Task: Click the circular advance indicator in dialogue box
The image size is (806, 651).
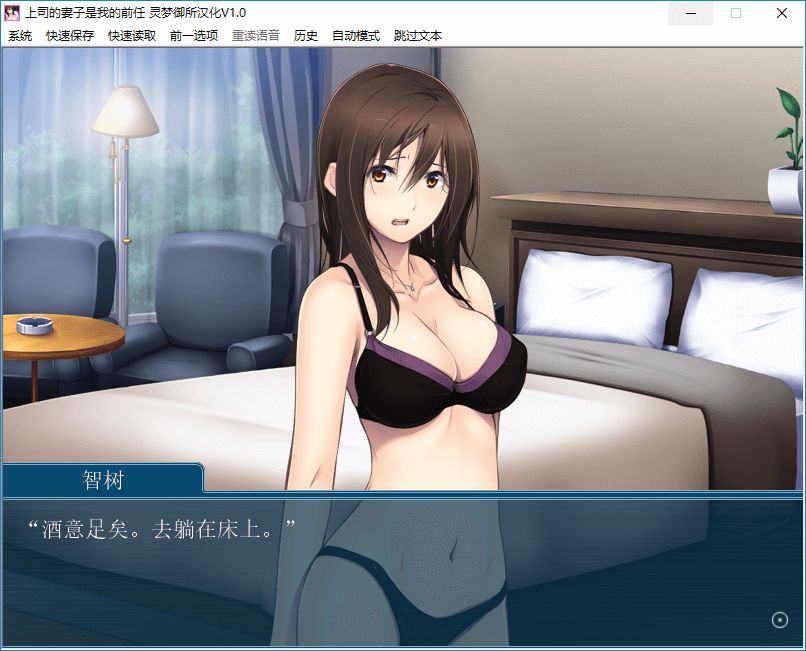Action: [780, 620]
